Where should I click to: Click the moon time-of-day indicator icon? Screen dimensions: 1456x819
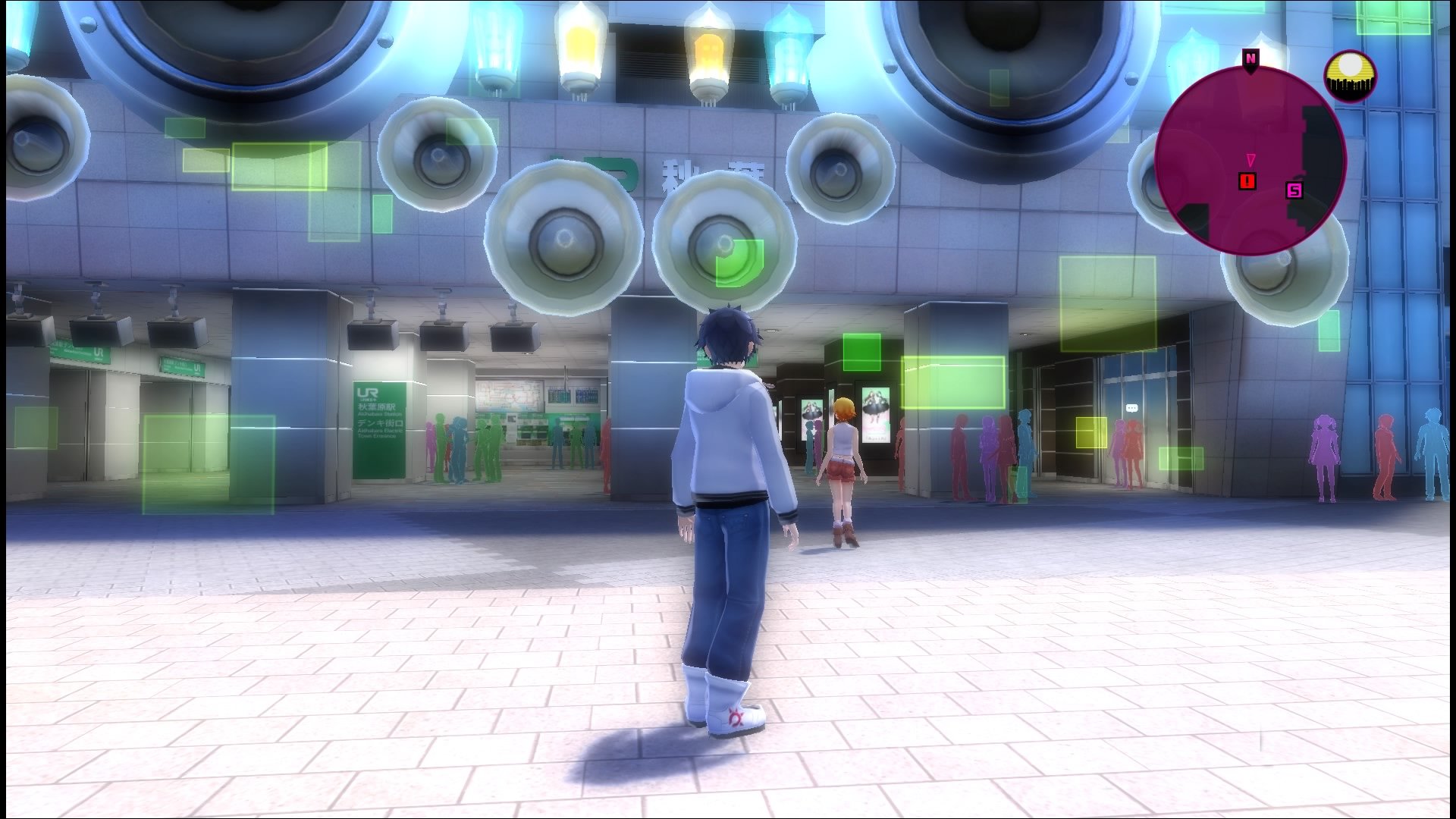coord(1351,72)
